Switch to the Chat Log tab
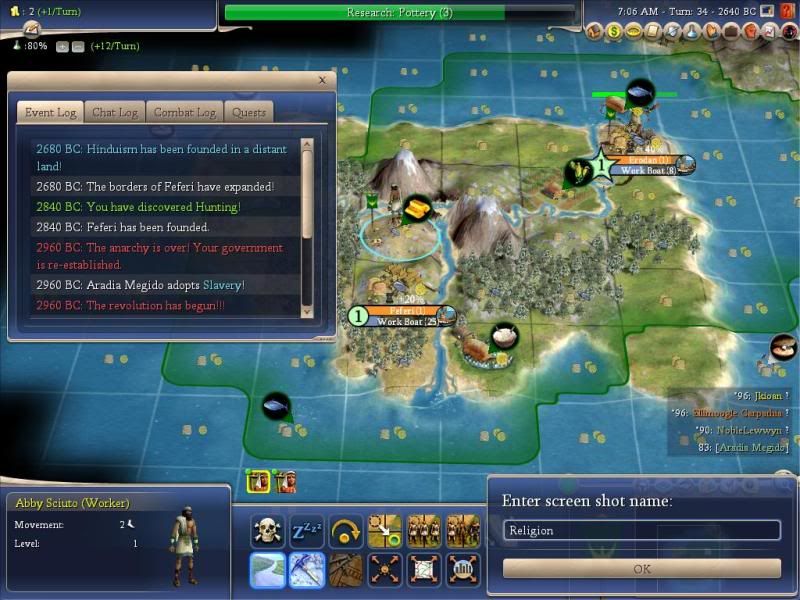The height and width of the screenshot is (600, 800). click(x=114, y=113)
